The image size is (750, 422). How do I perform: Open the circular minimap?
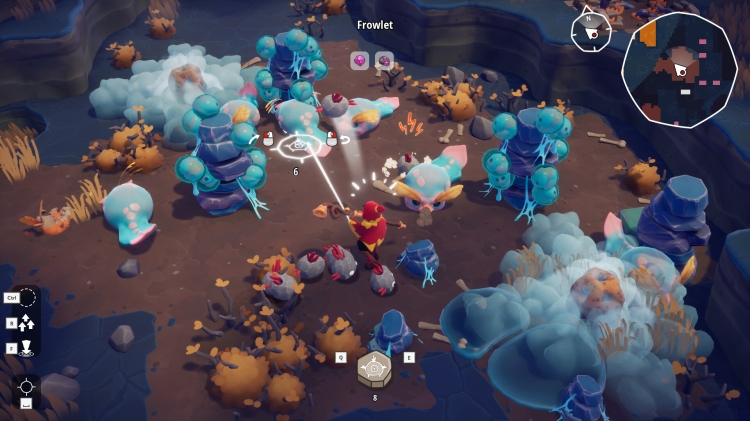[679, 69]
